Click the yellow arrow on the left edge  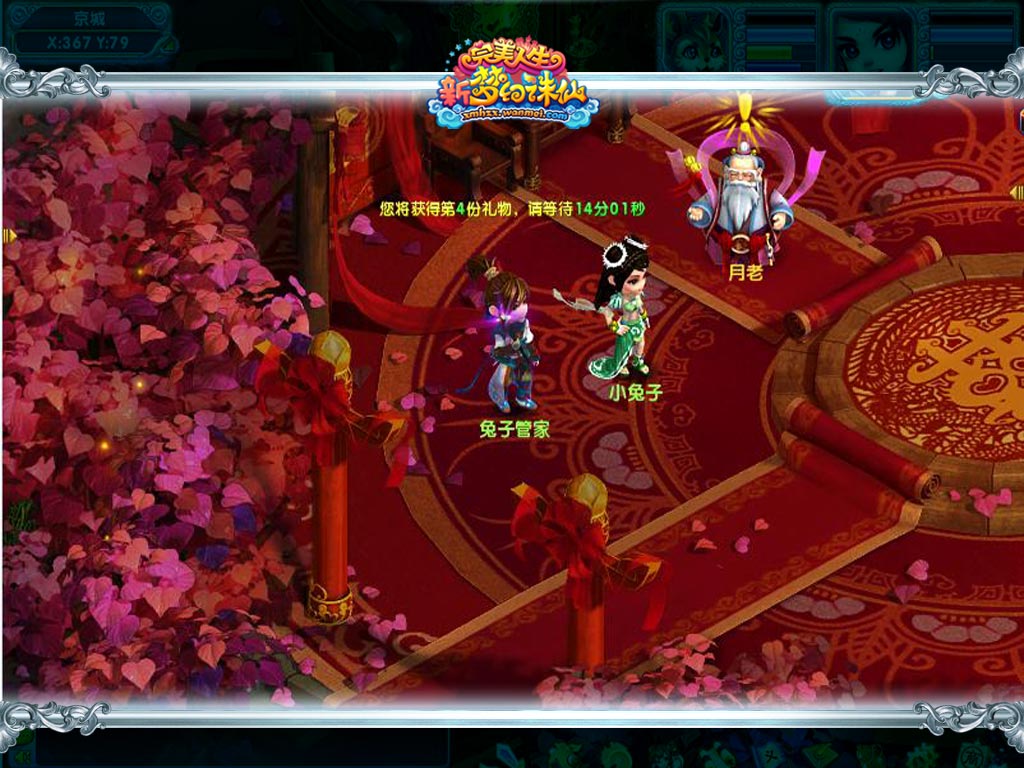(x=9, y=236)
